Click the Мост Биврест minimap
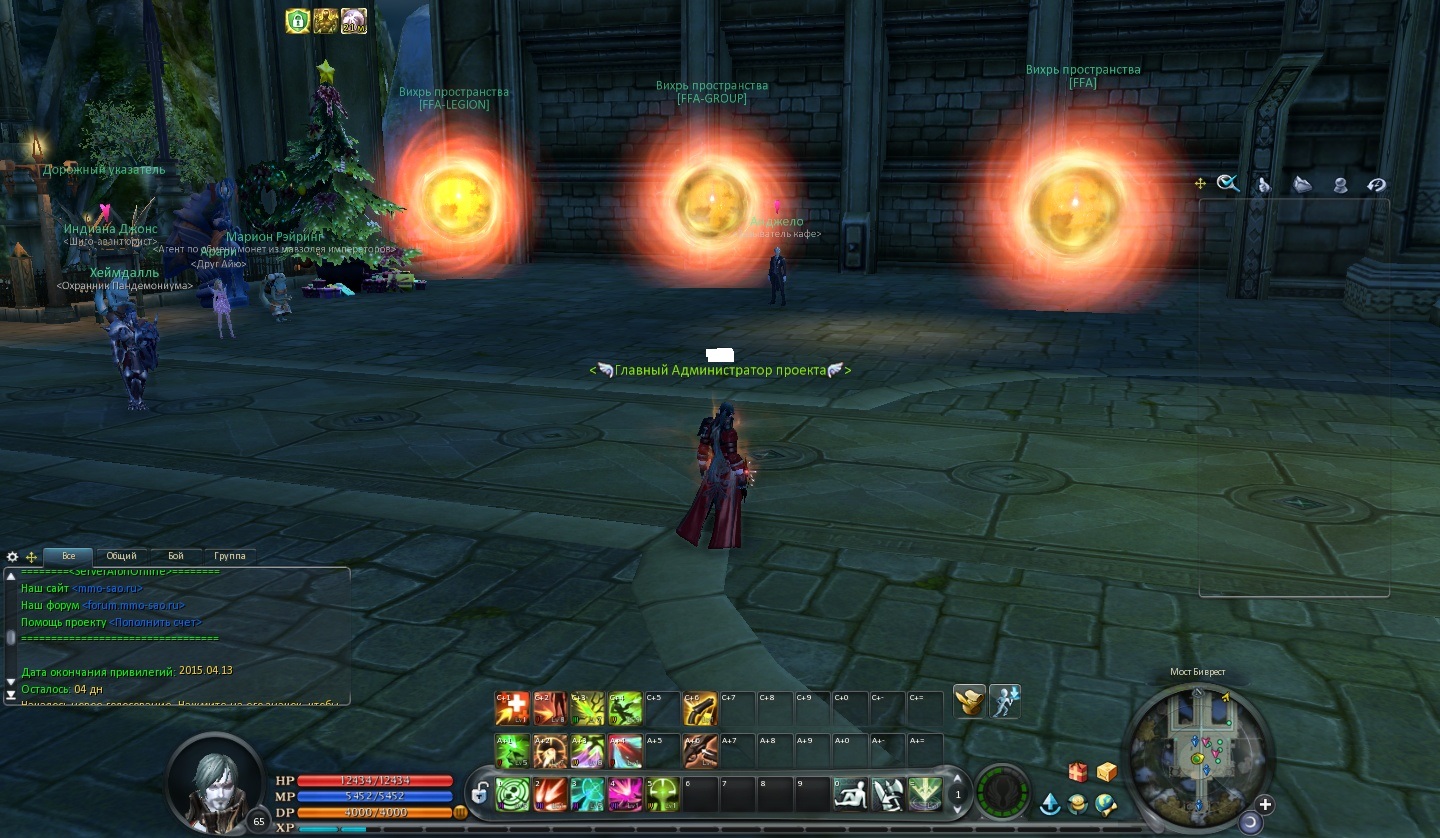The image size is (1440, 838). point(1198,748)
